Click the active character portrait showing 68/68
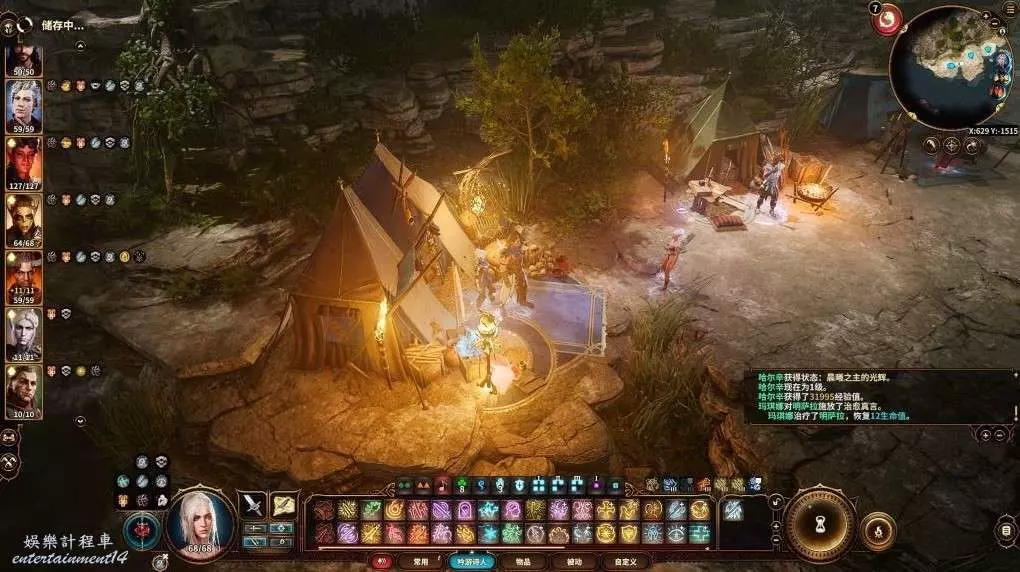This screenshot has height=572, width=1020. point(200,521)
